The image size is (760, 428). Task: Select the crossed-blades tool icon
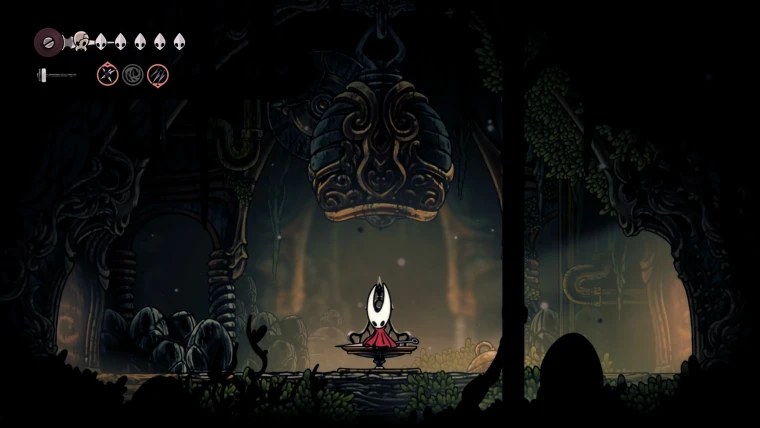coord(107,74)
